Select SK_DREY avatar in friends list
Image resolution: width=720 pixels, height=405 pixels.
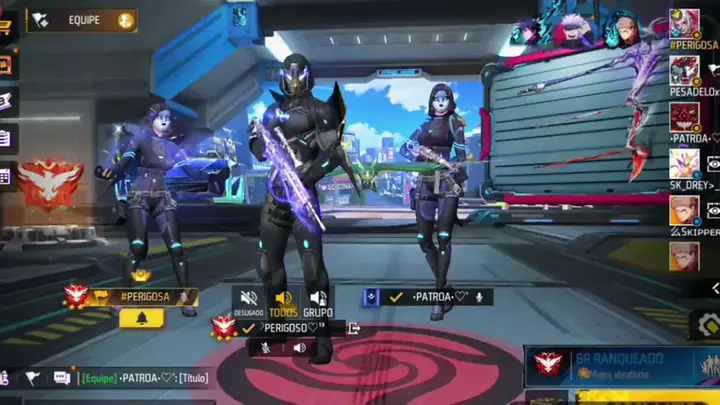(685, 164)
